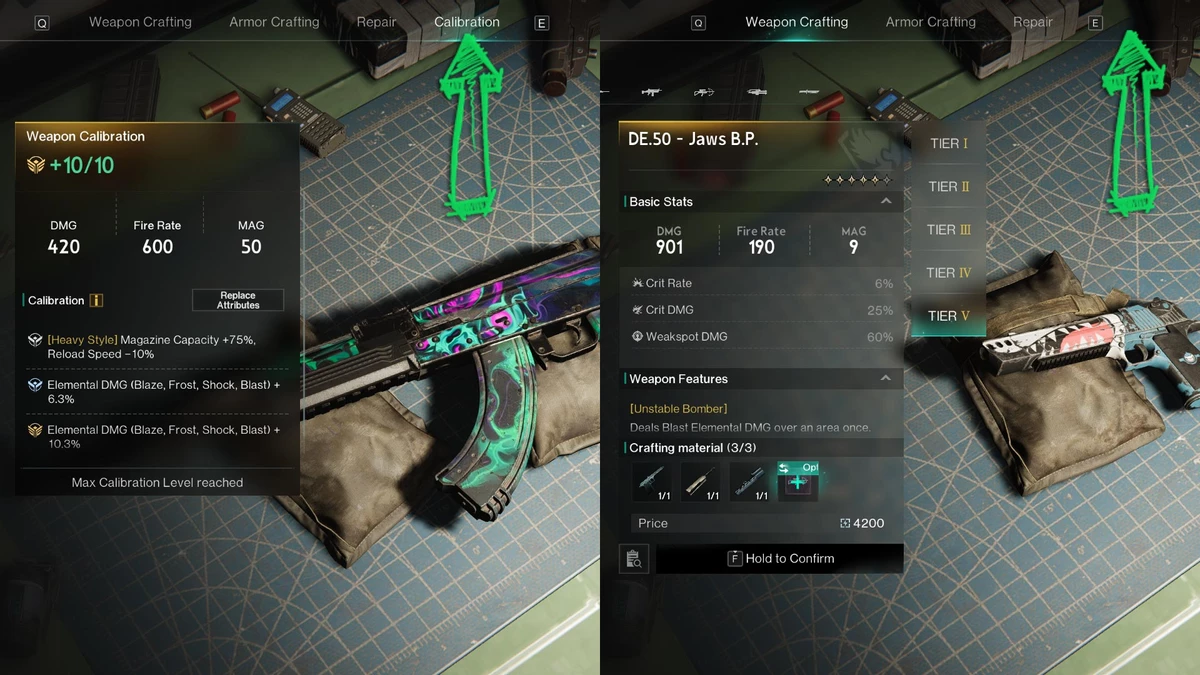Screen dimensions: 1200x675
Task: Collapse the Basic Stats section
Action: pos(886,201)
